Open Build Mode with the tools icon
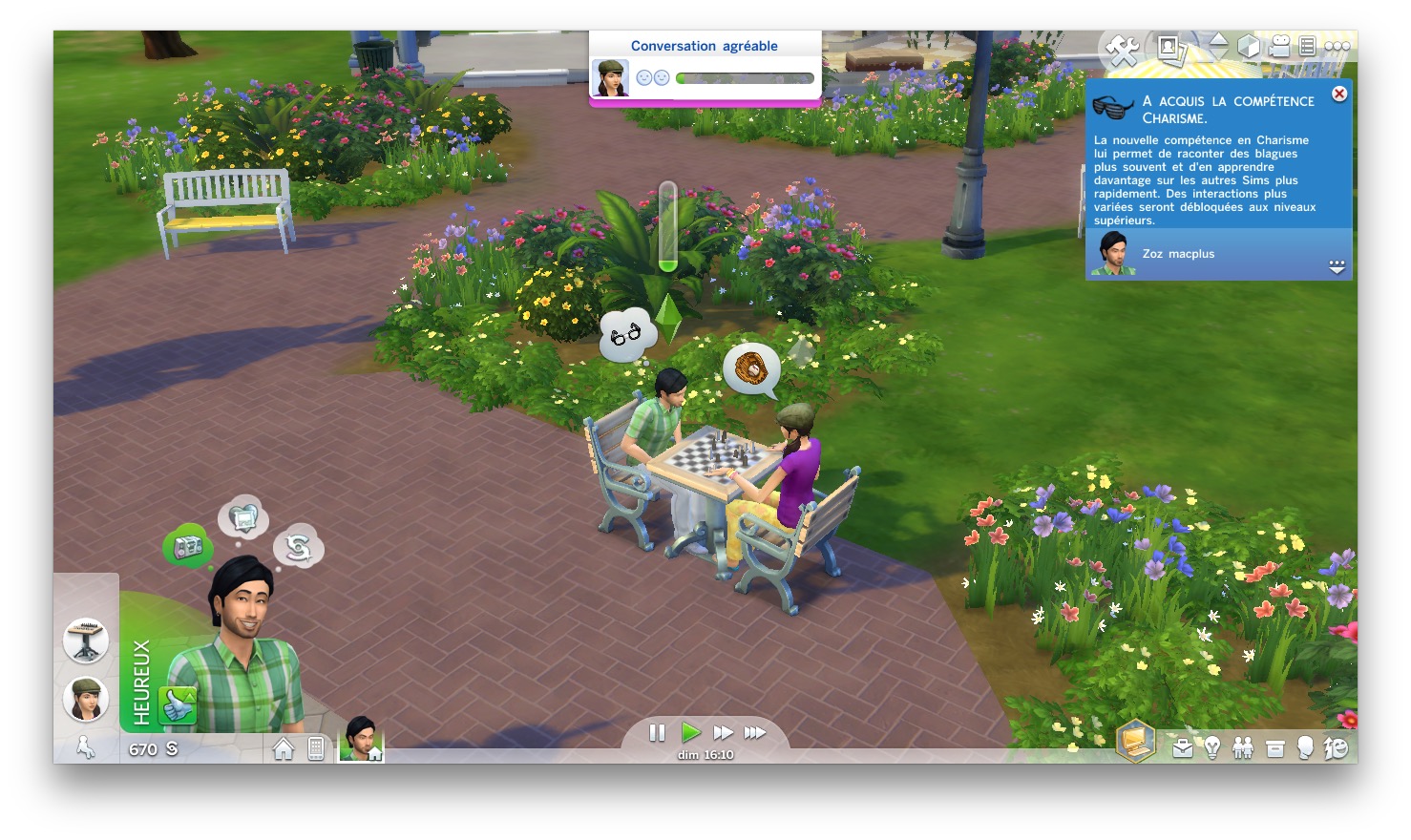 (1123, 49)
